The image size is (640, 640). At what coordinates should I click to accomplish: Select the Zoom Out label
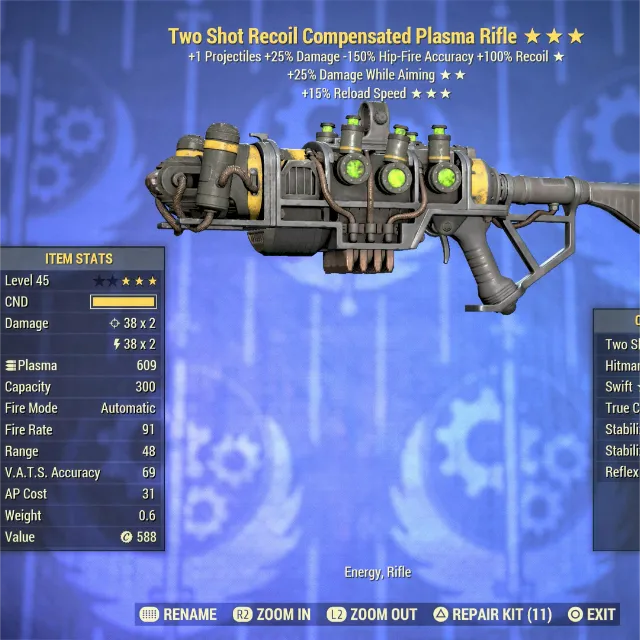click(x=376, y=614)
